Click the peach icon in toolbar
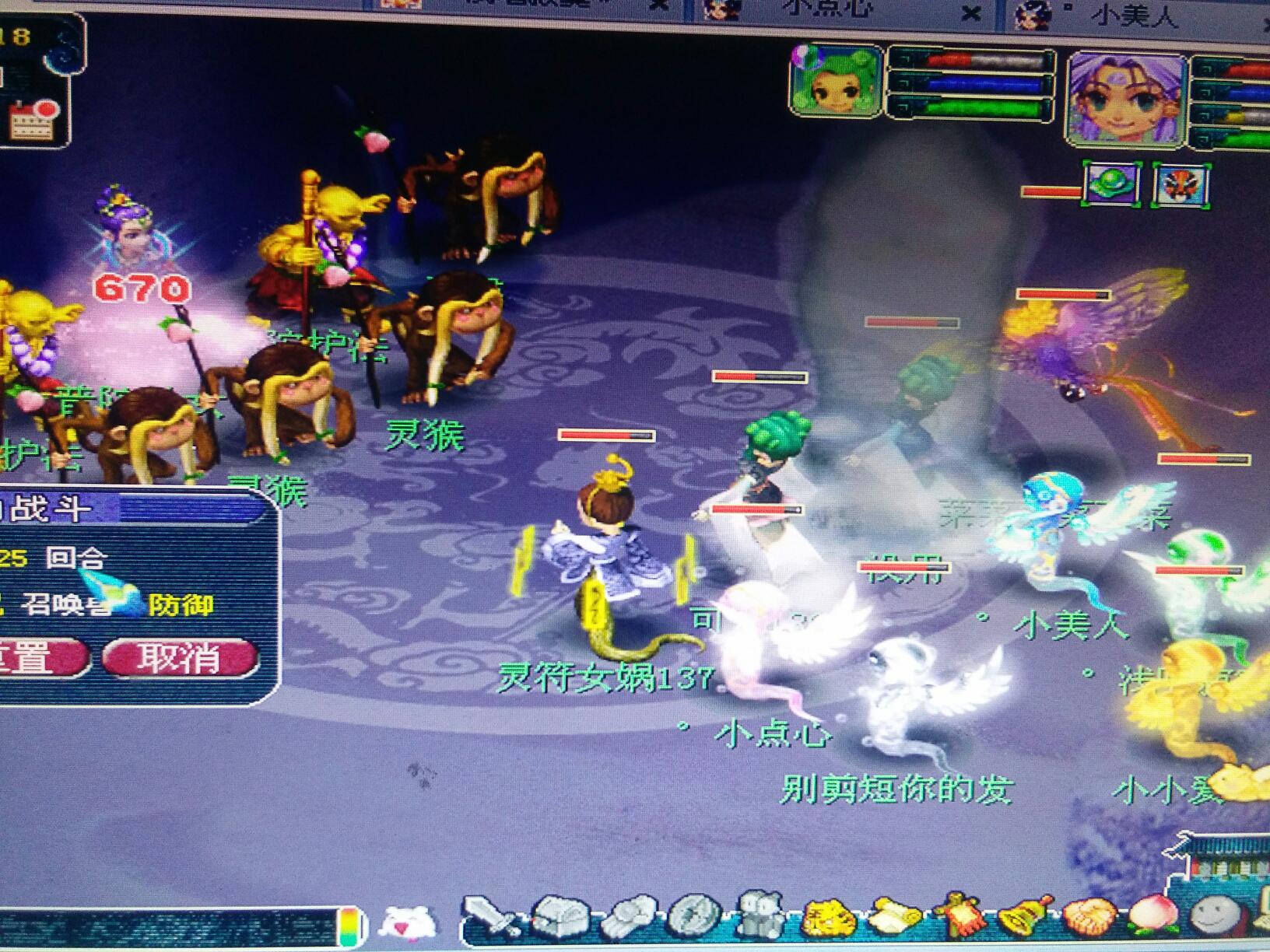1270x952 pixels. tap(1153, 916)
